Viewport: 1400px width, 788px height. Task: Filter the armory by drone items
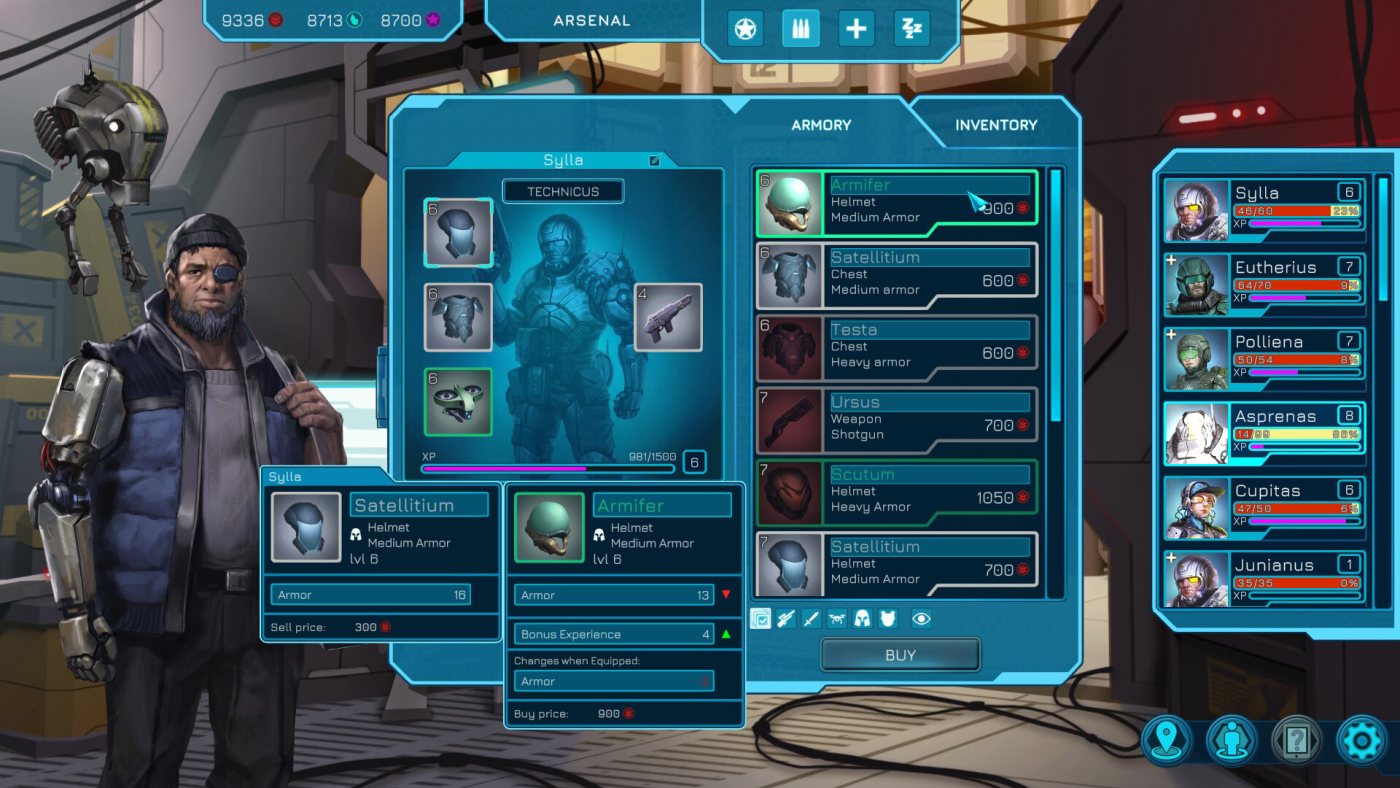coord(837,619)
